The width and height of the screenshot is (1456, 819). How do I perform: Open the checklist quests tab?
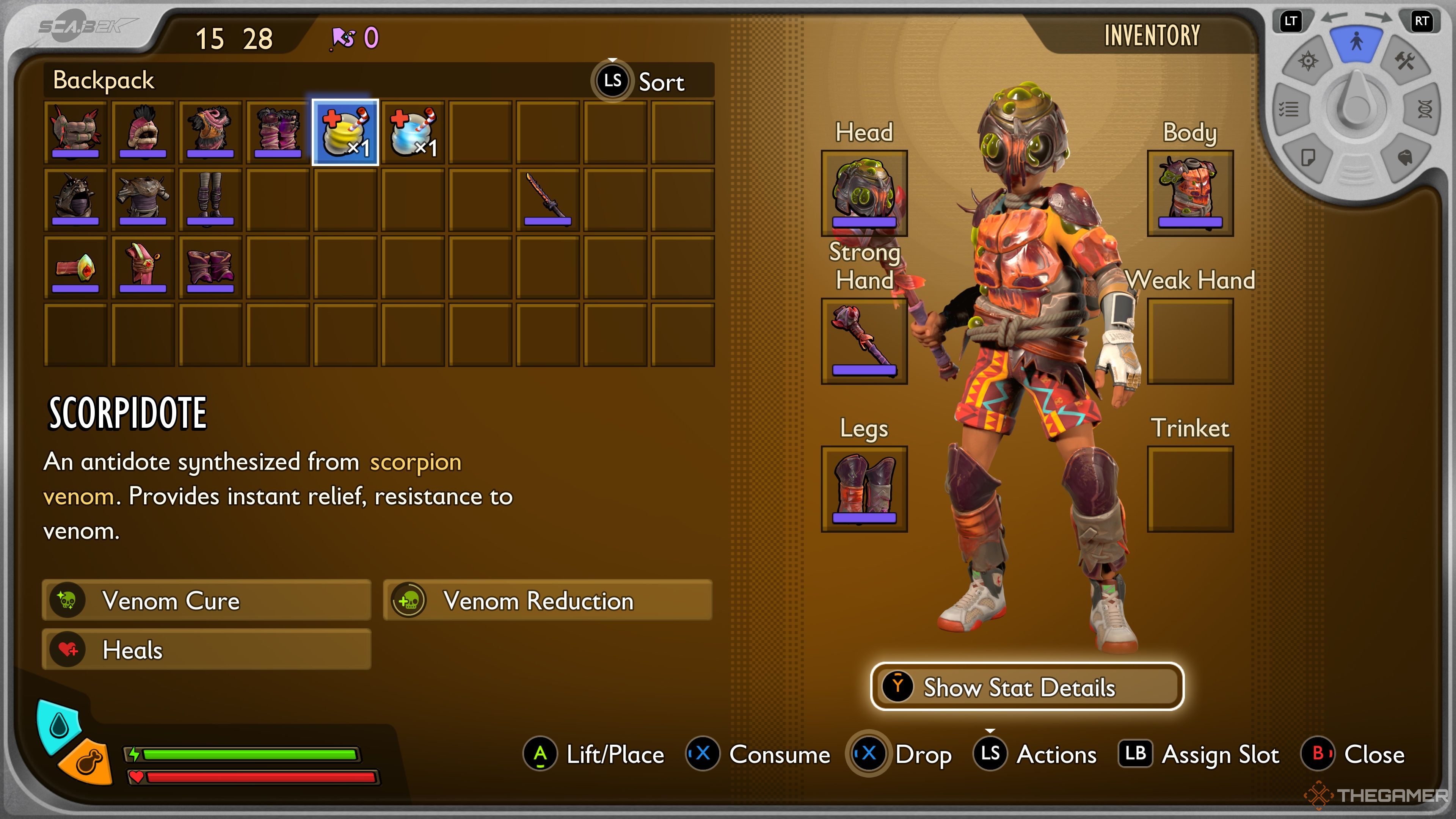click(1289, 108)
